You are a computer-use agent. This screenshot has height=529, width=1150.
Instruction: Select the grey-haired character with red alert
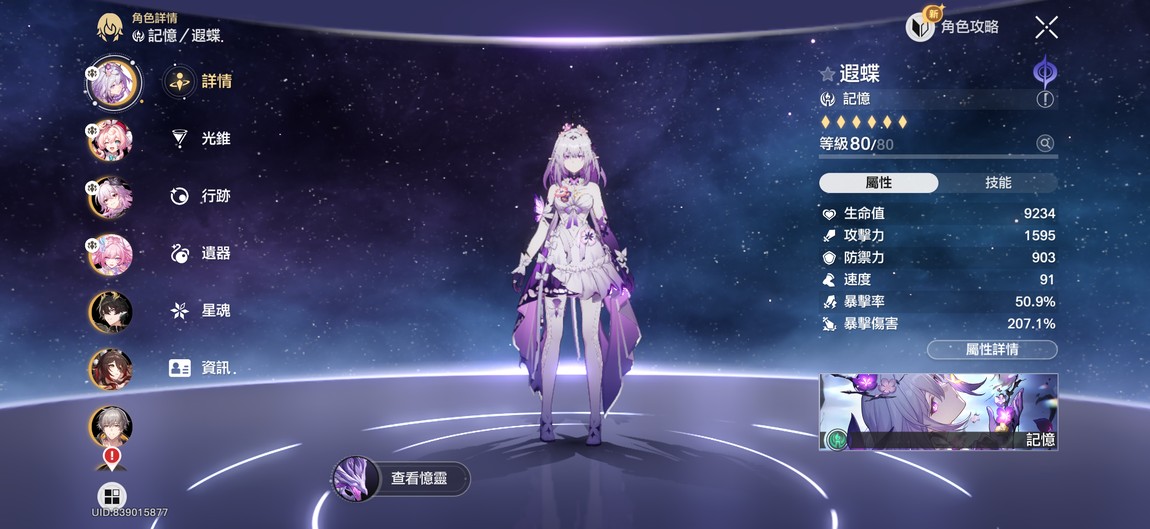tap(111, 427)
